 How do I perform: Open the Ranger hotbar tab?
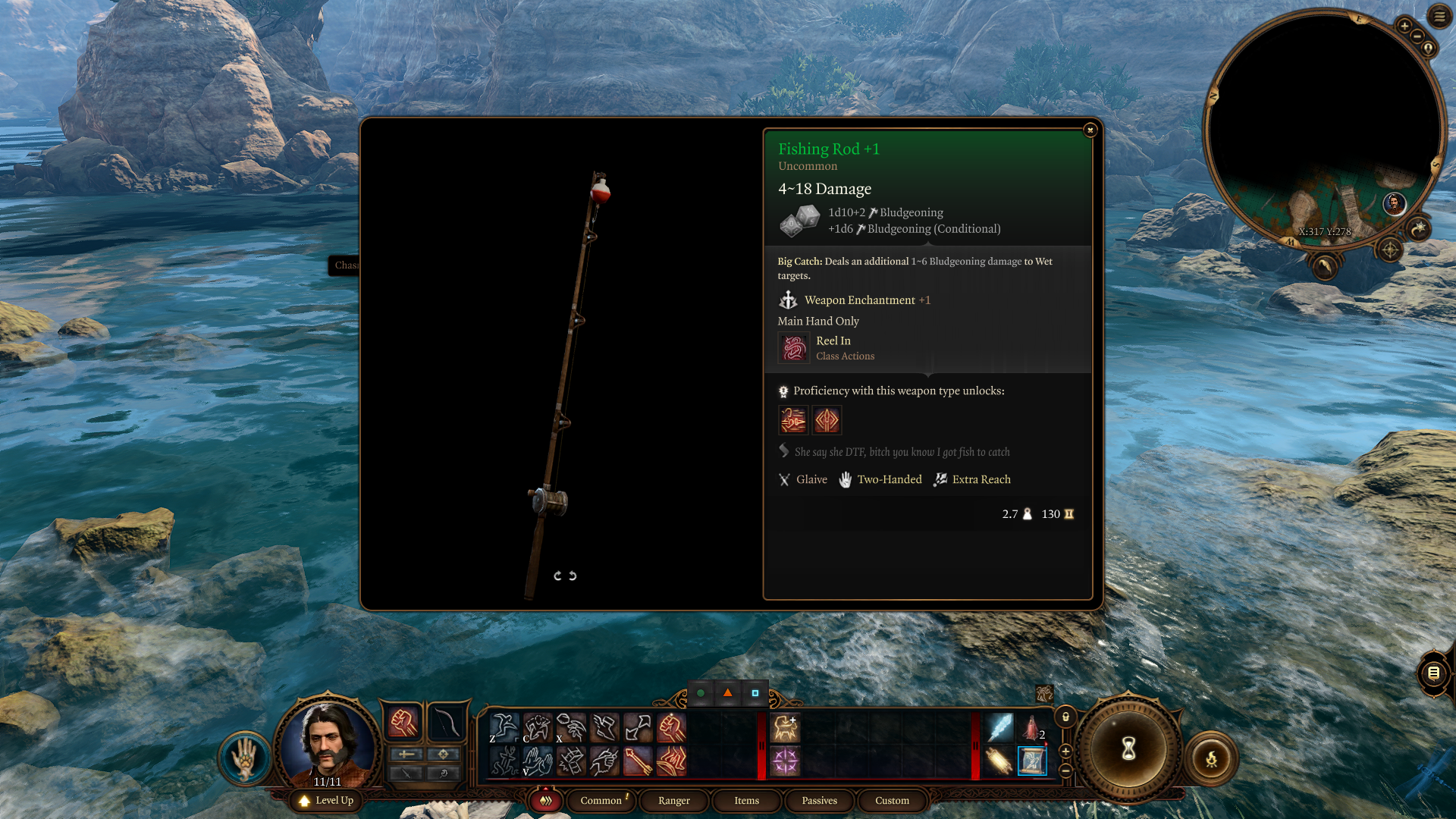click(673, 800)
